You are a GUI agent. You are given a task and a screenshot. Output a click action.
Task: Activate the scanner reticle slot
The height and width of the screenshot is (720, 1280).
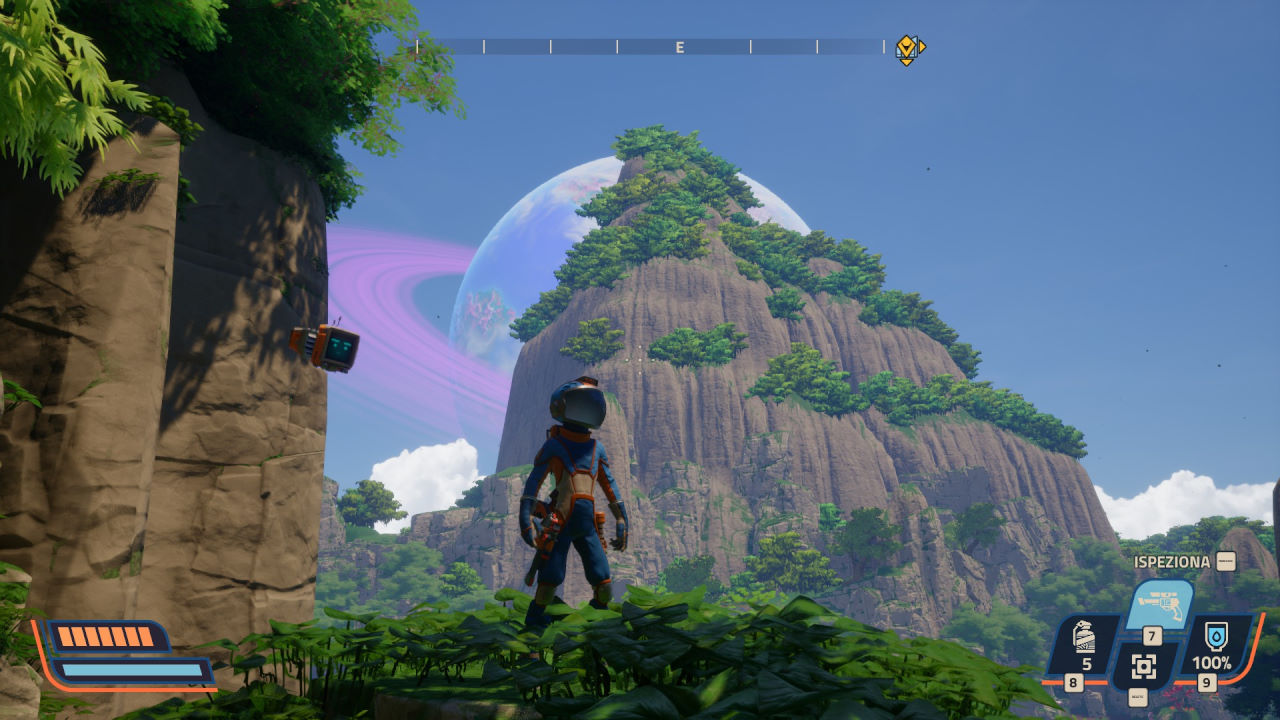click(x=1144, y=666)
